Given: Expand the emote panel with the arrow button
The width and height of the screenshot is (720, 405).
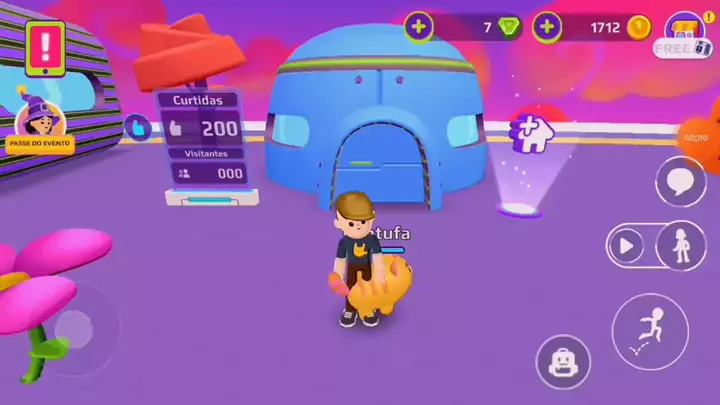Looking at the screenshot, I should [628, 245].
